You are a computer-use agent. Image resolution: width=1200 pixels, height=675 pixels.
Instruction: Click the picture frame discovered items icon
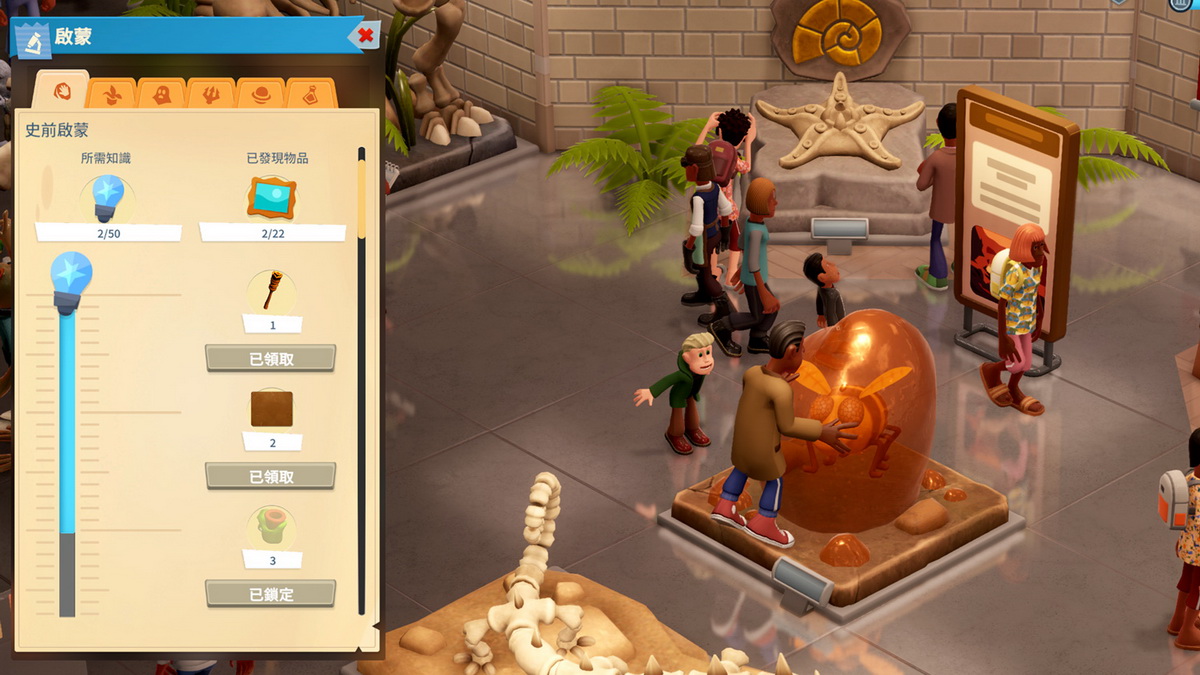click(271, 198)
